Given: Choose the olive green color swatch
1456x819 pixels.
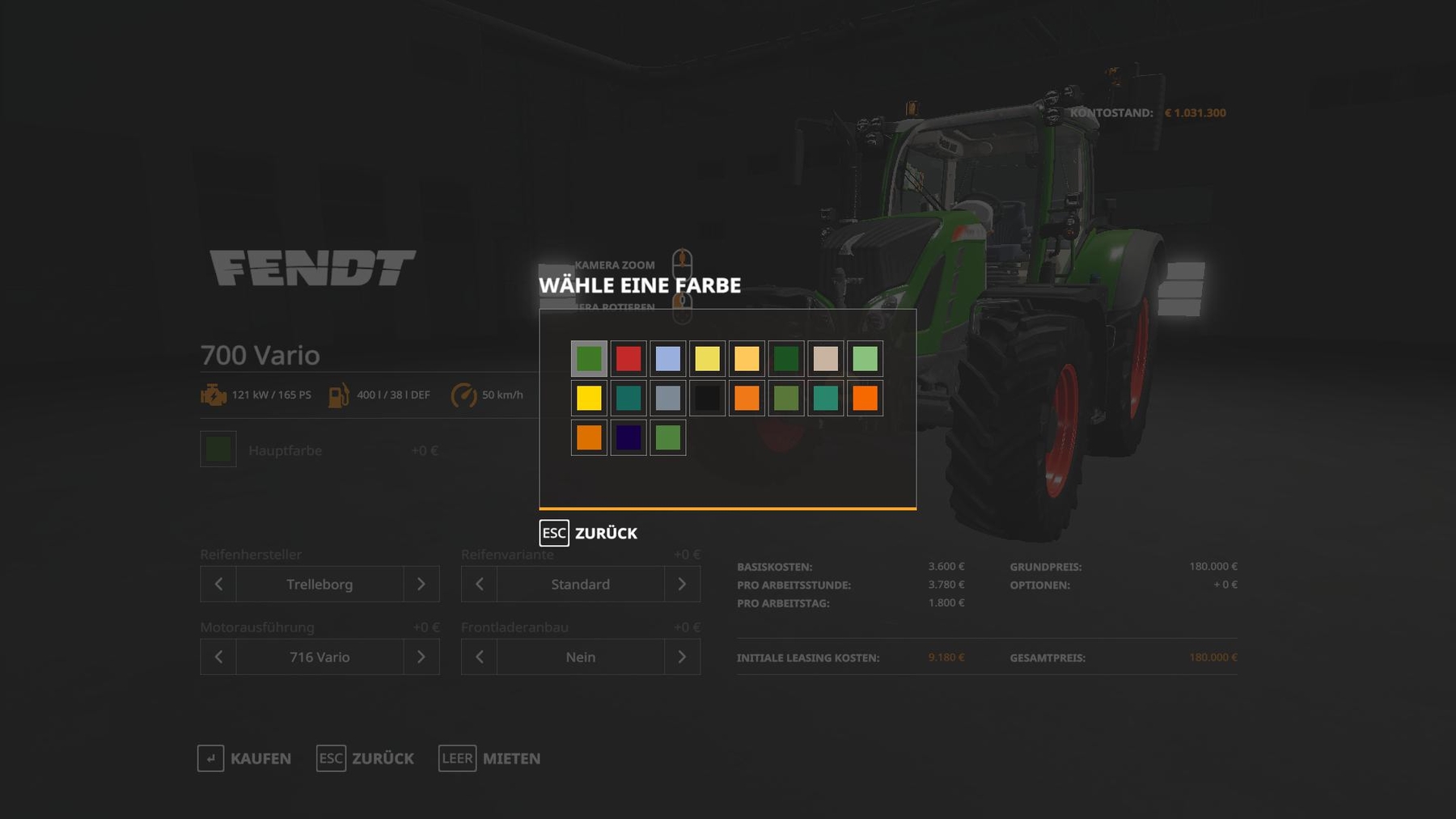Looking at the screenshot, I should (786, 398).
